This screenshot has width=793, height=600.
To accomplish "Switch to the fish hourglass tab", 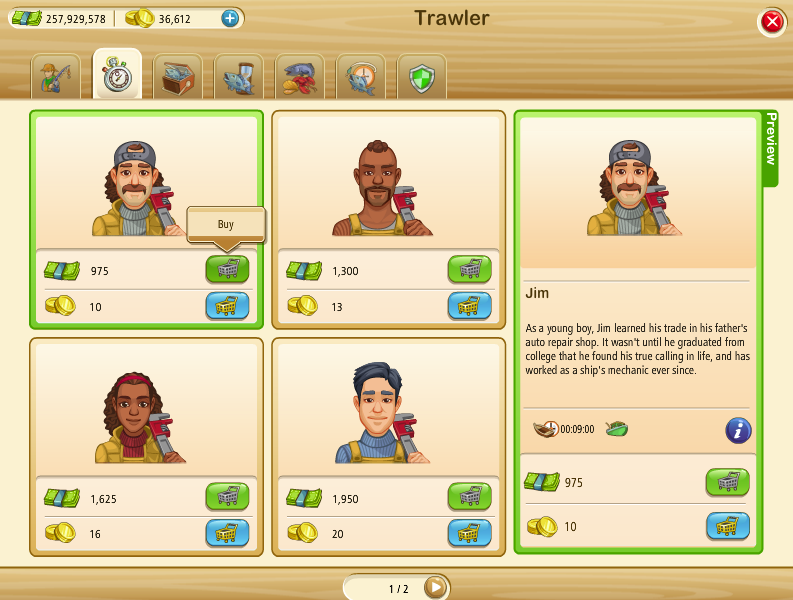I will (x=239, y=77).
